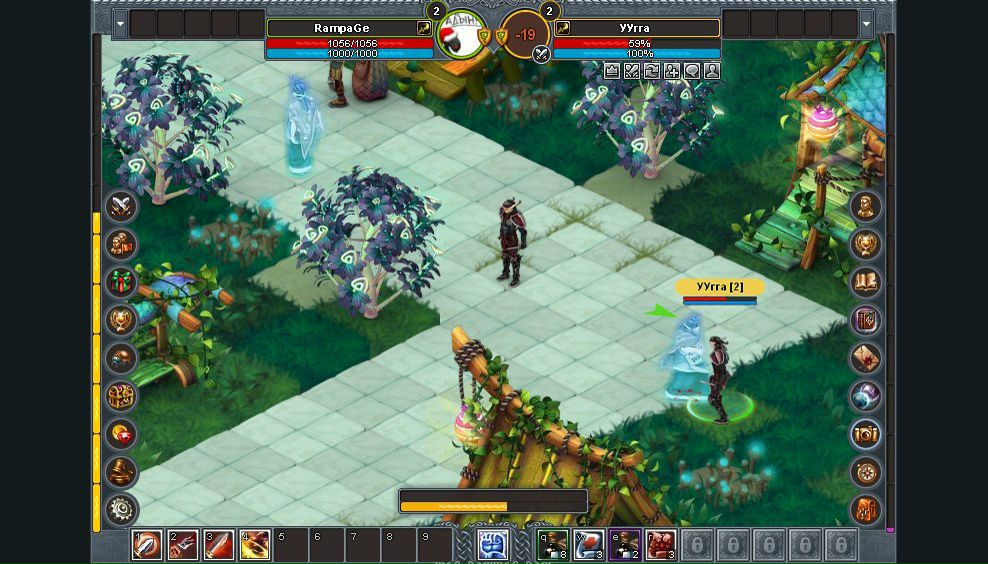Activate the skill in hotbar slot 1
The image size is (988, 564).
point(147,545)
